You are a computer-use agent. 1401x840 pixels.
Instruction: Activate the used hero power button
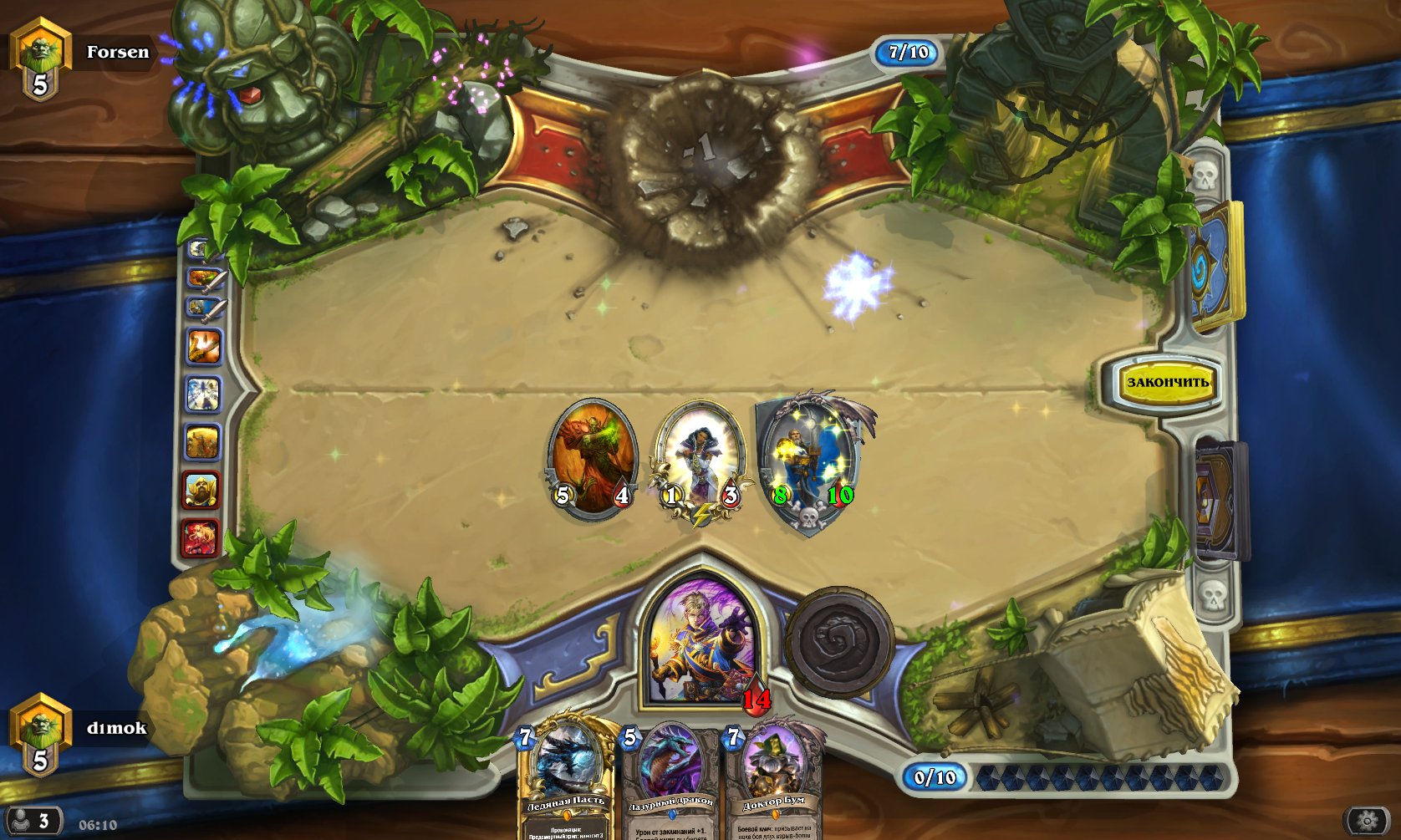(838, 642)
